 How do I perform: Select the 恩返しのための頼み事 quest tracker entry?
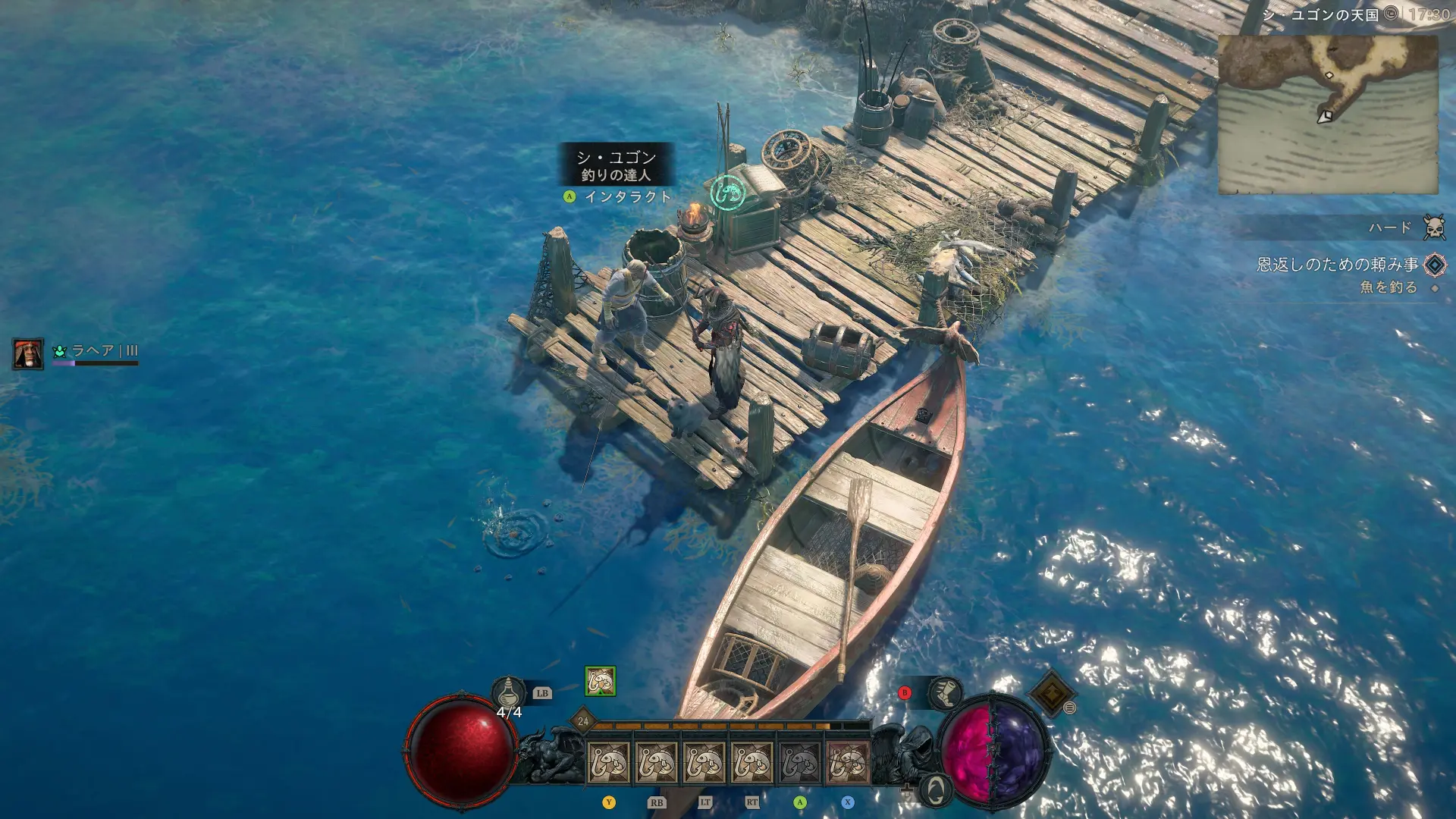1338,265
